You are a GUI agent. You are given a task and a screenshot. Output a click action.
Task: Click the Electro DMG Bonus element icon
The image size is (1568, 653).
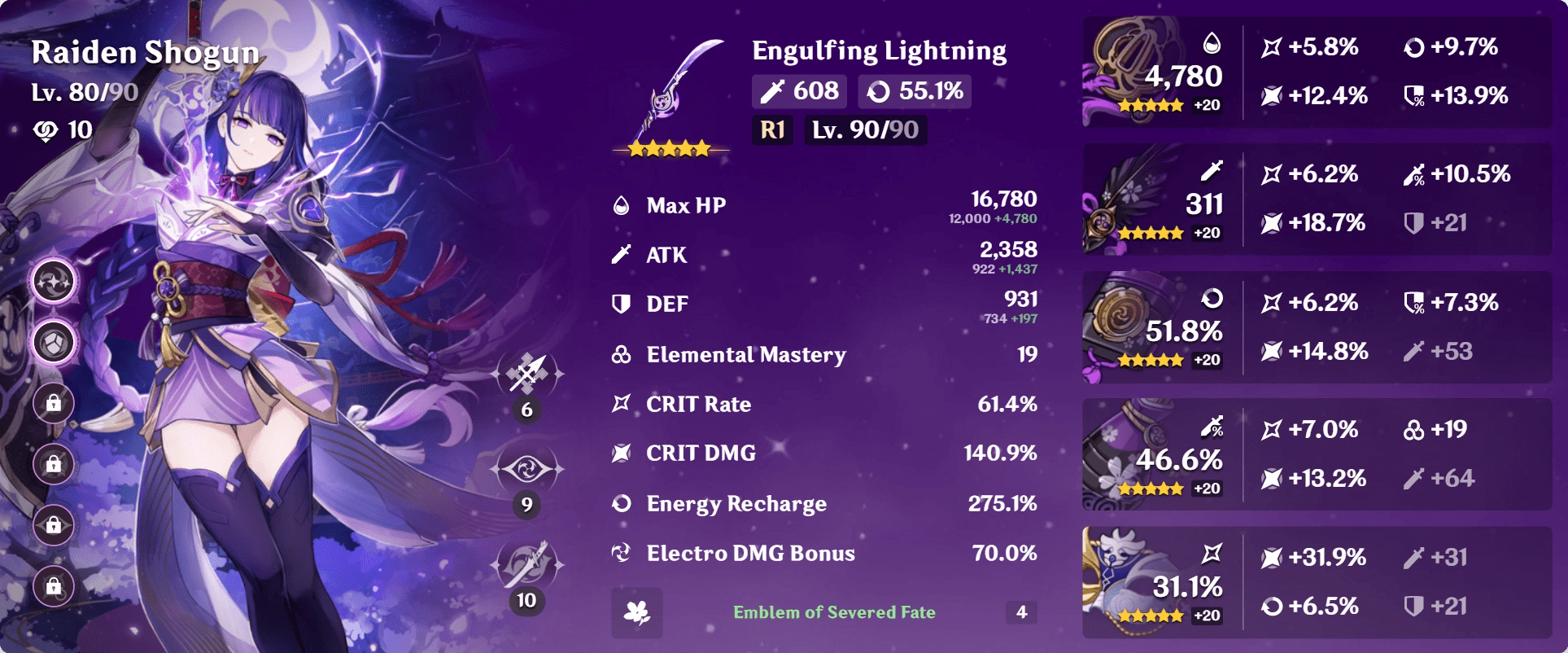(622, 554)
